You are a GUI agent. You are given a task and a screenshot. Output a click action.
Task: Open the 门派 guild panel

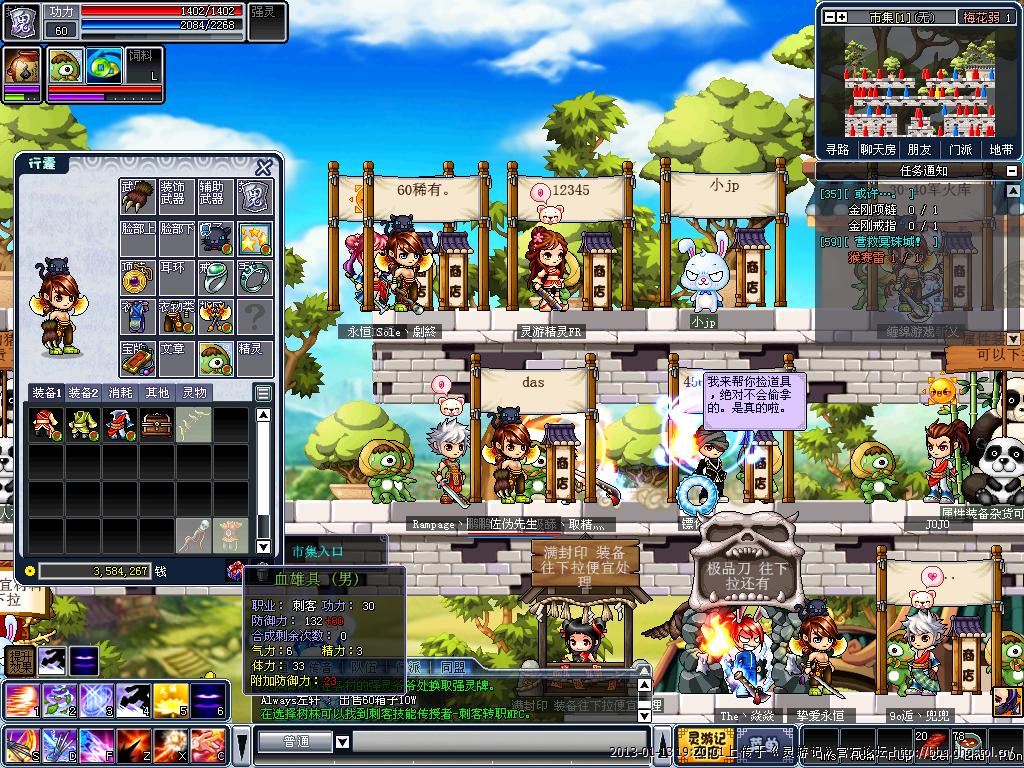(x=960, y=149)
